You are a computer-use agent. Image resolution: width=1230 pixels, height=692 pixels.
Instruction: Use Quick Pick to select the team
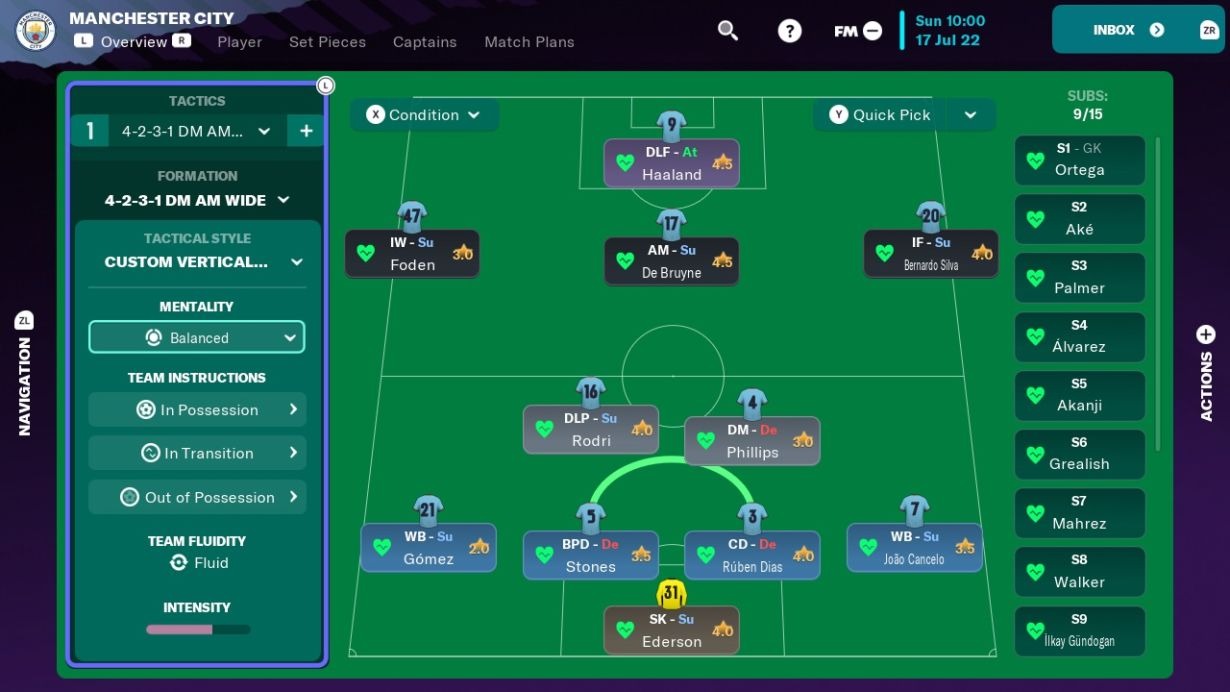tap(880, 115)
